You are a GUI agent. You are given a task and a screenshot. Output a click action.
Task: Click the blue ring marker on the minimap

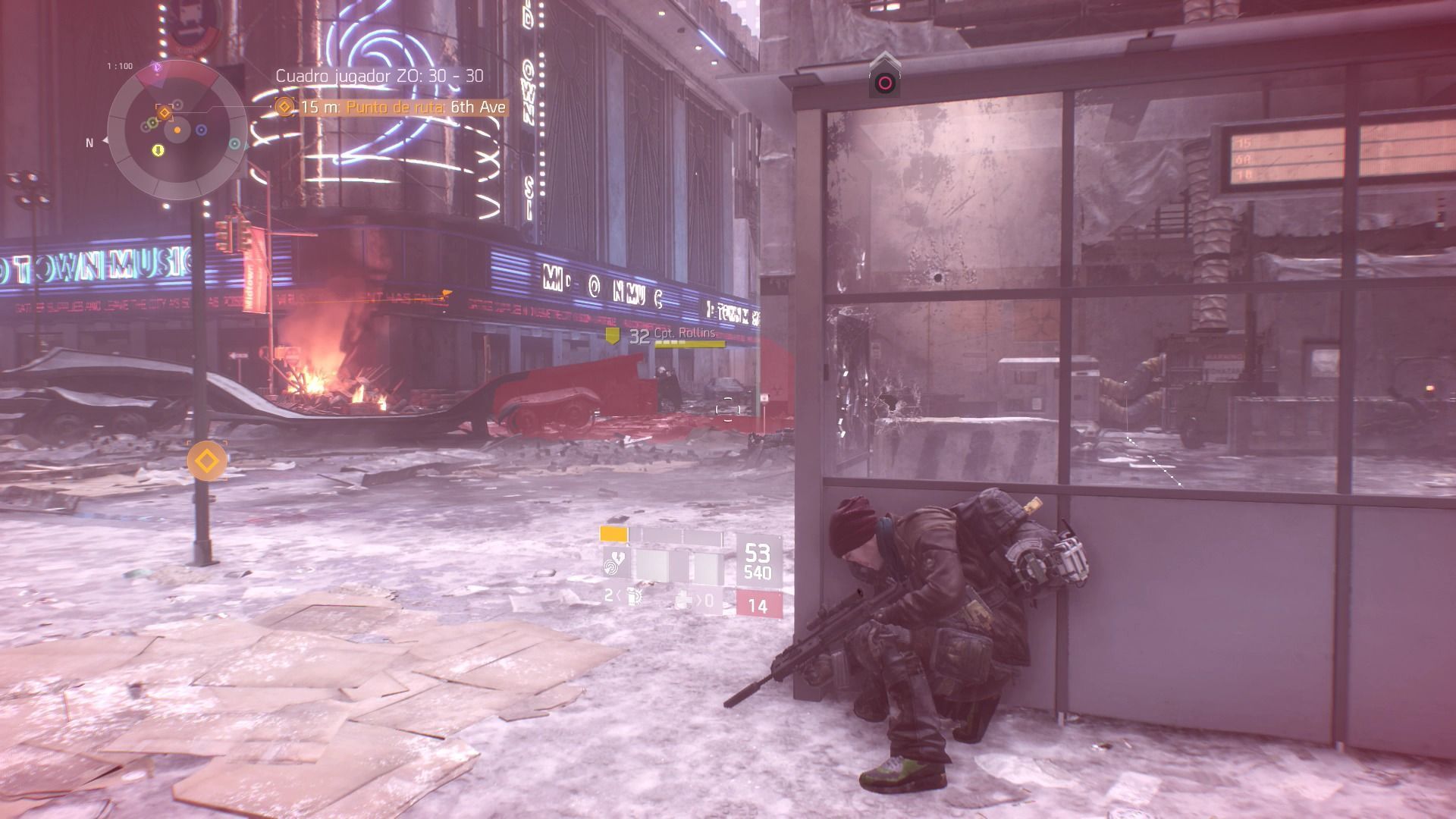(x=202, y=130)
